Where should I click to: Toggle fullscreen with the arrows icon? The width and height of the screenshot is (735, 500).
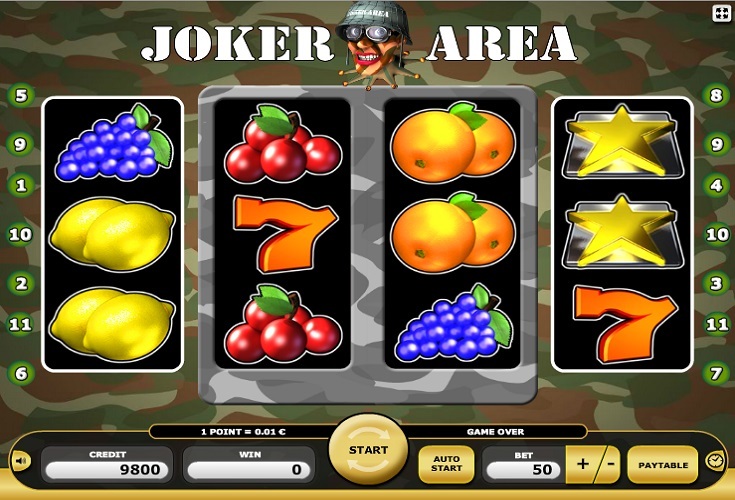[x=720, y=13]
